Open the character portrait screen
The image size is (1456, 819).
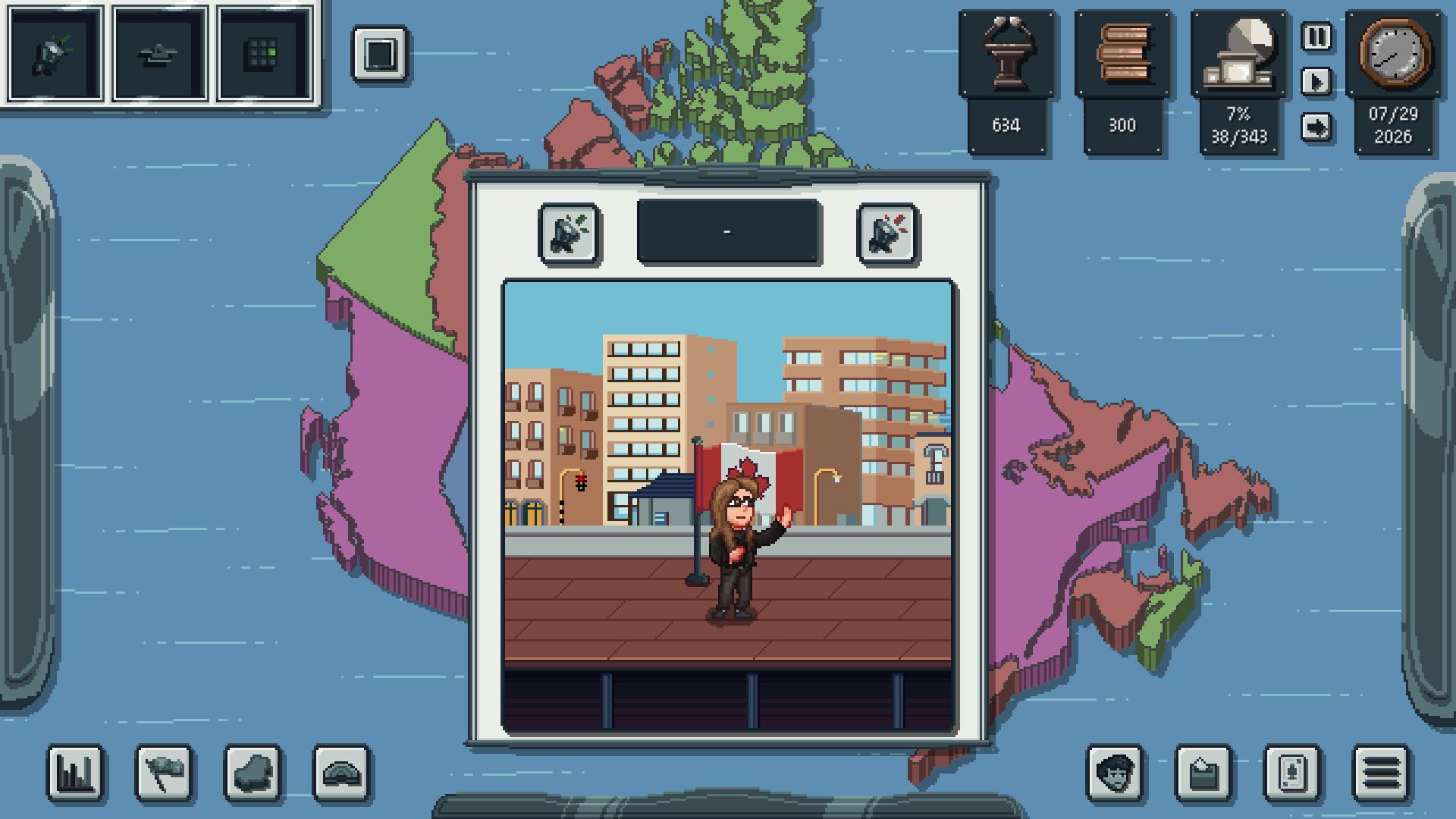pos(1115,773)
